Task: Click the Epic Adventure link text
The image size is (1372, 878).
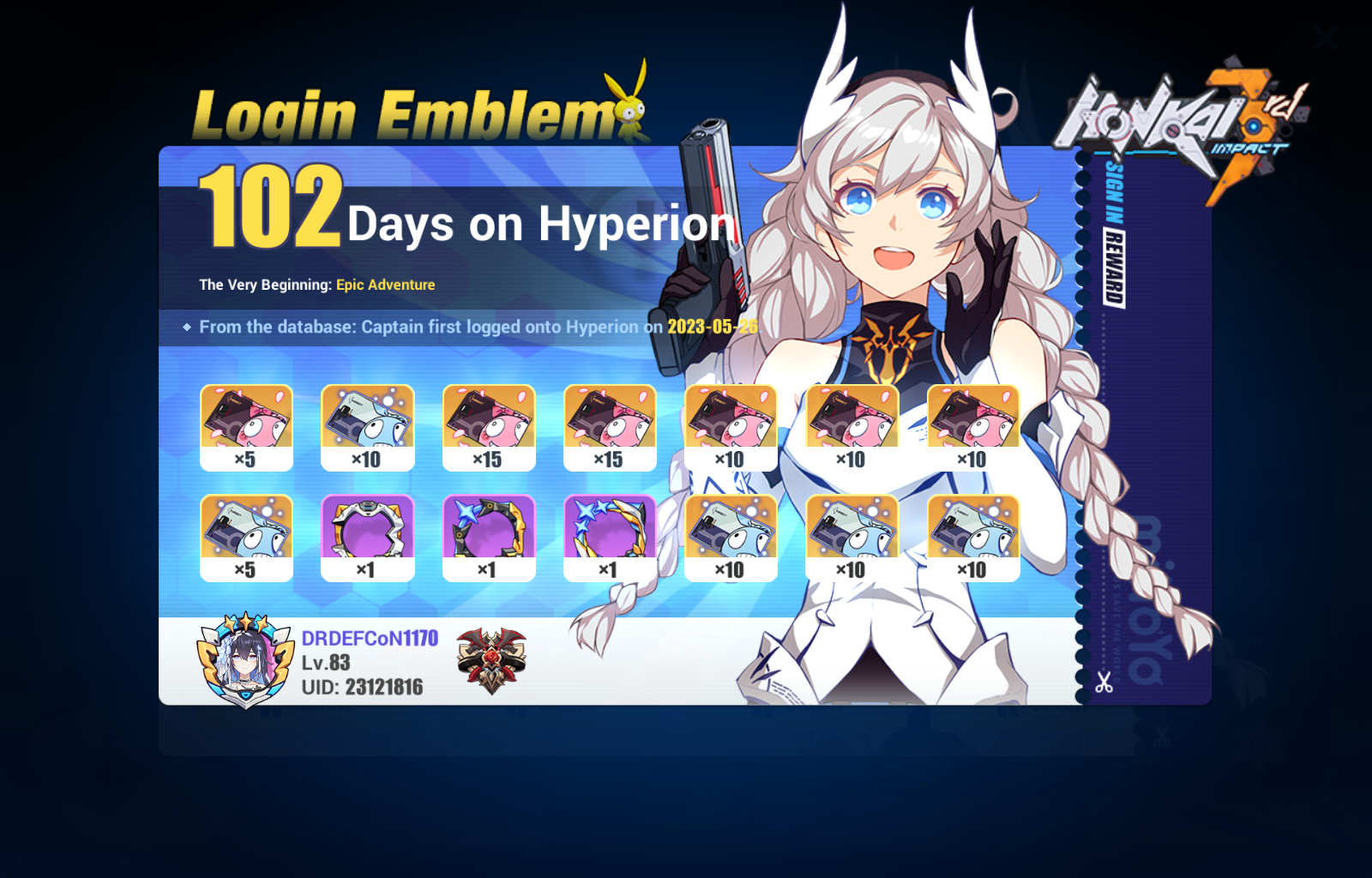Action: coord(385,285)
